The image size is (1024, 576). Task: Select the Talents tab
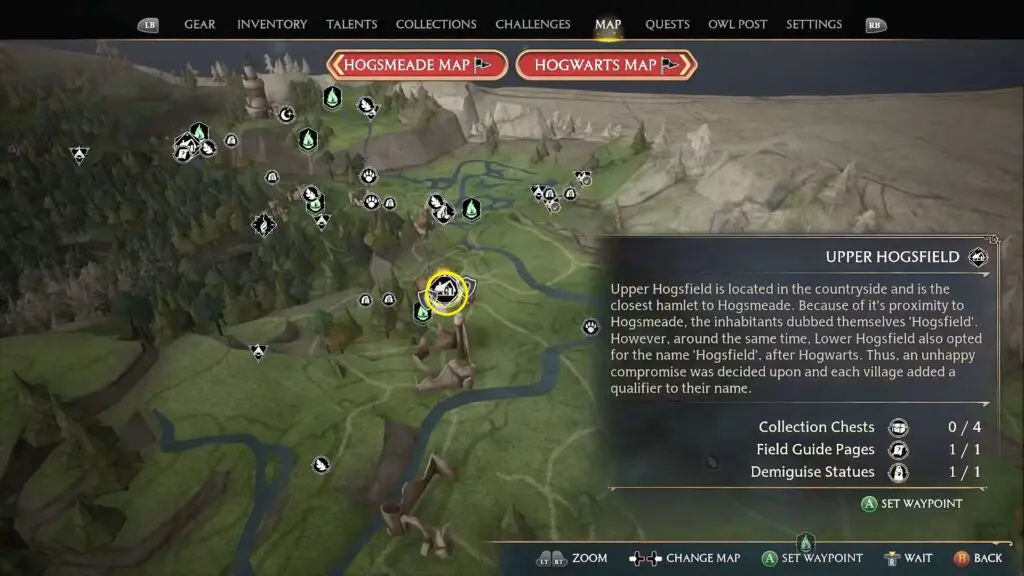coord(352,24)
